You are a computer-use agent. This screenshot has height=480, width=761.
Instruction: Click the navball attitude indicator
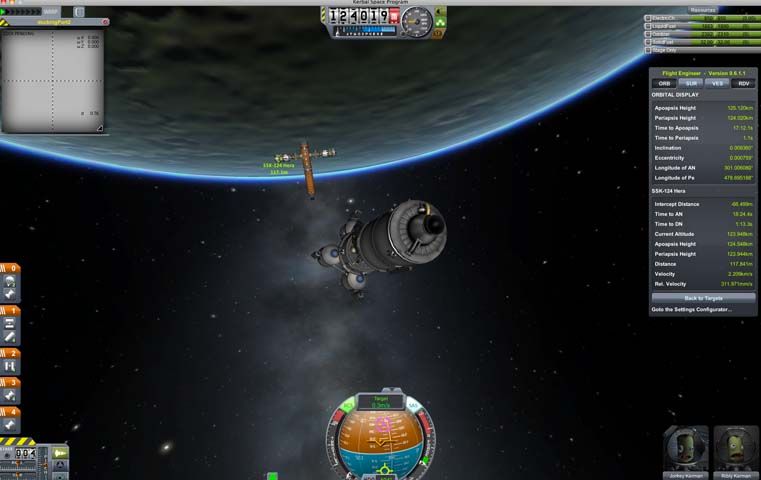tap(381, 438)
